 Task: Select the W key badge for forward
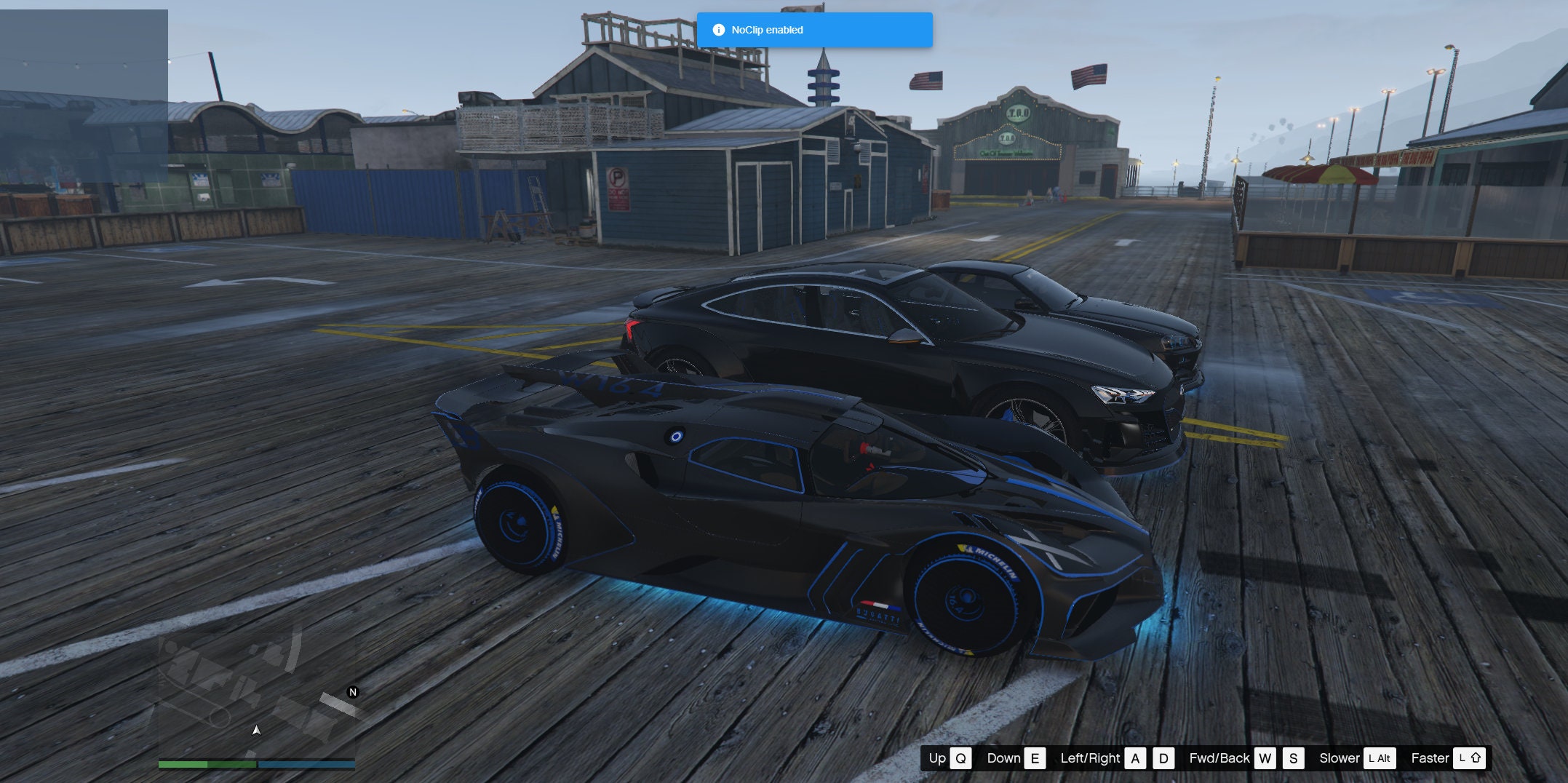coord(1265,758)
